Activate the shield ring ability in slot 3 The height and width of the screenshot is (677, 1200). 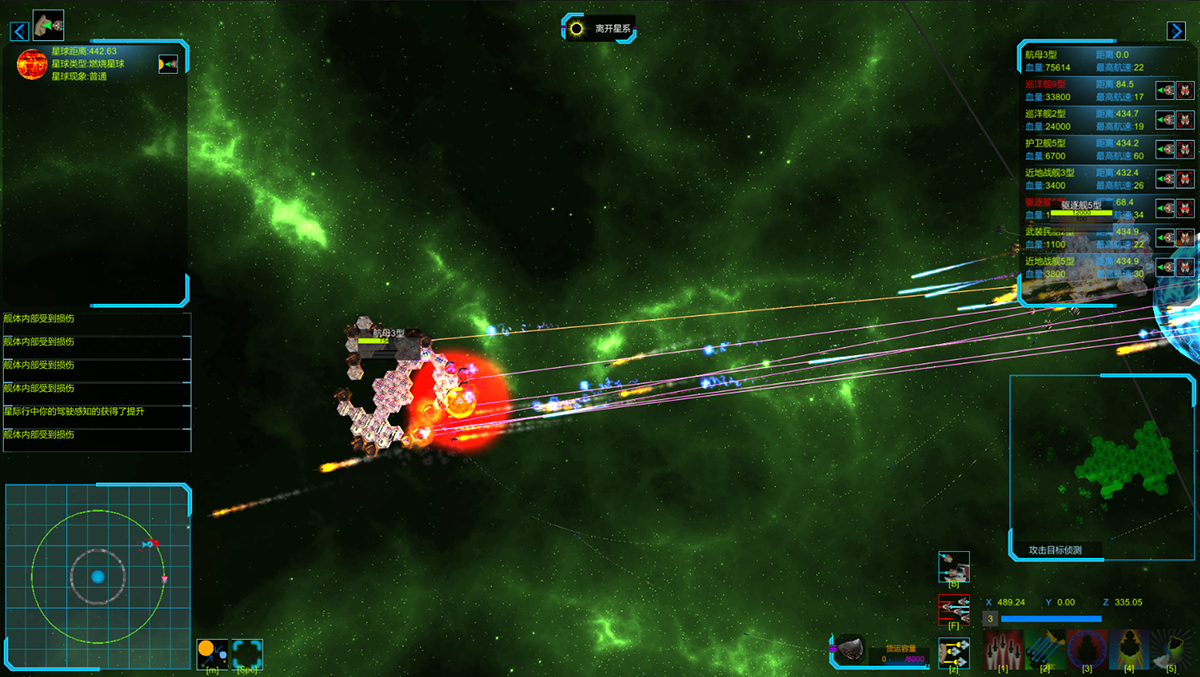pos(1087,649)
